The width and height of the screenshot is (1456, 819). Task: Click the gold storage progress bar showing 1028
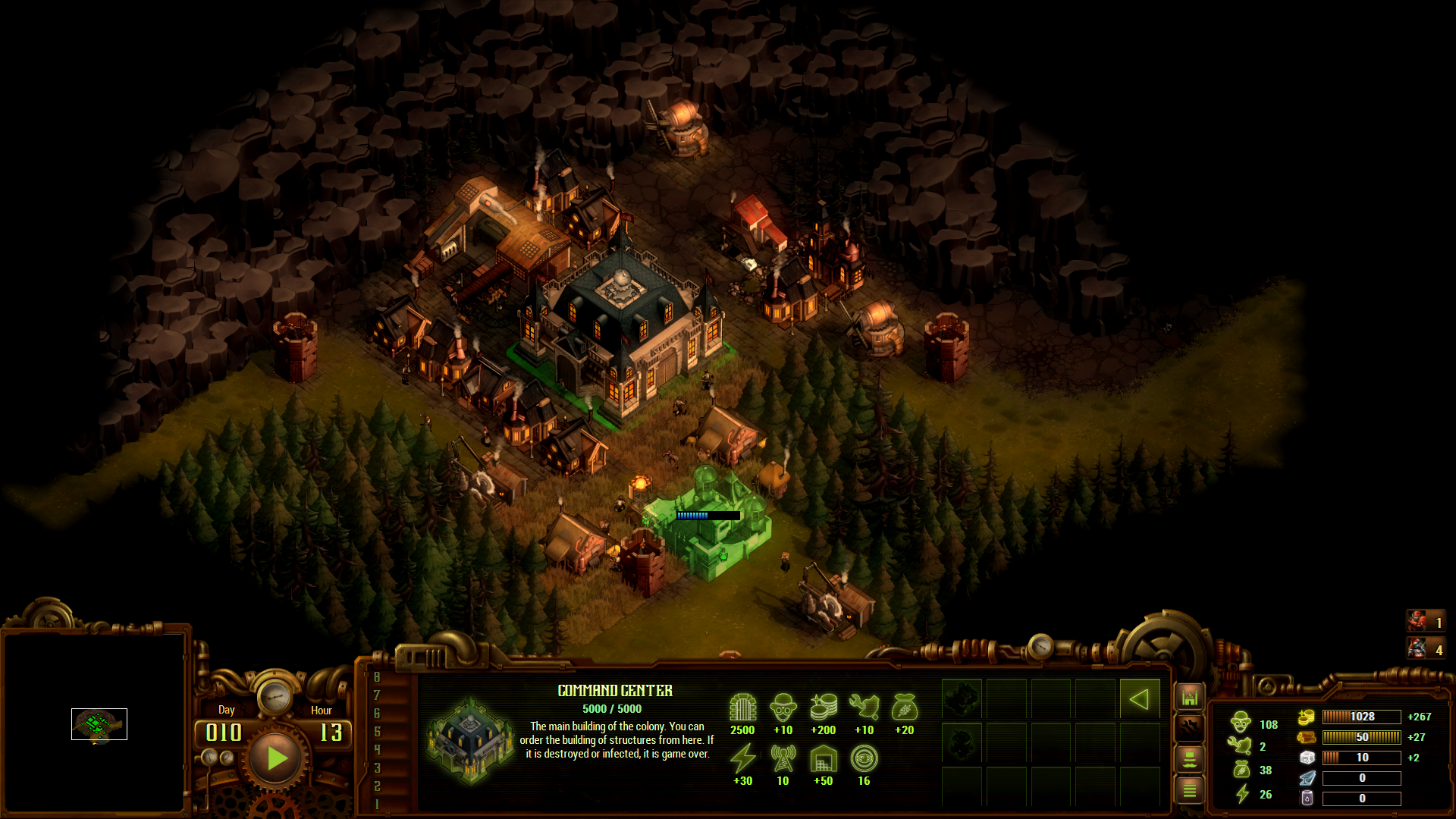pyautogui.click(x=1362, y=717)
